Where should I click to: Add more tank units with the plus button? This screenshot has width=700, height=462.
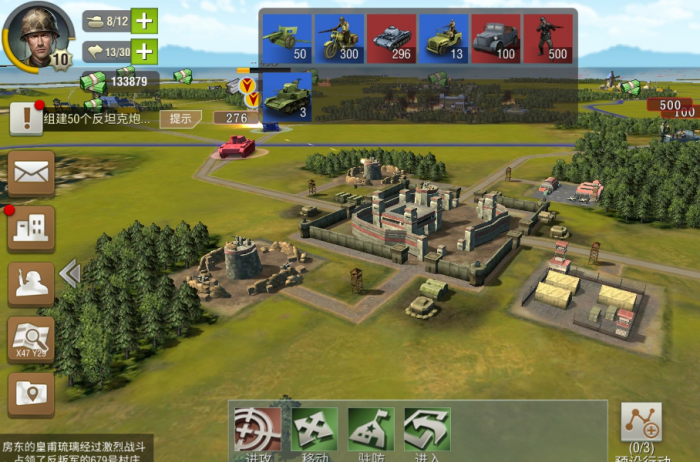tap(145, 20)
